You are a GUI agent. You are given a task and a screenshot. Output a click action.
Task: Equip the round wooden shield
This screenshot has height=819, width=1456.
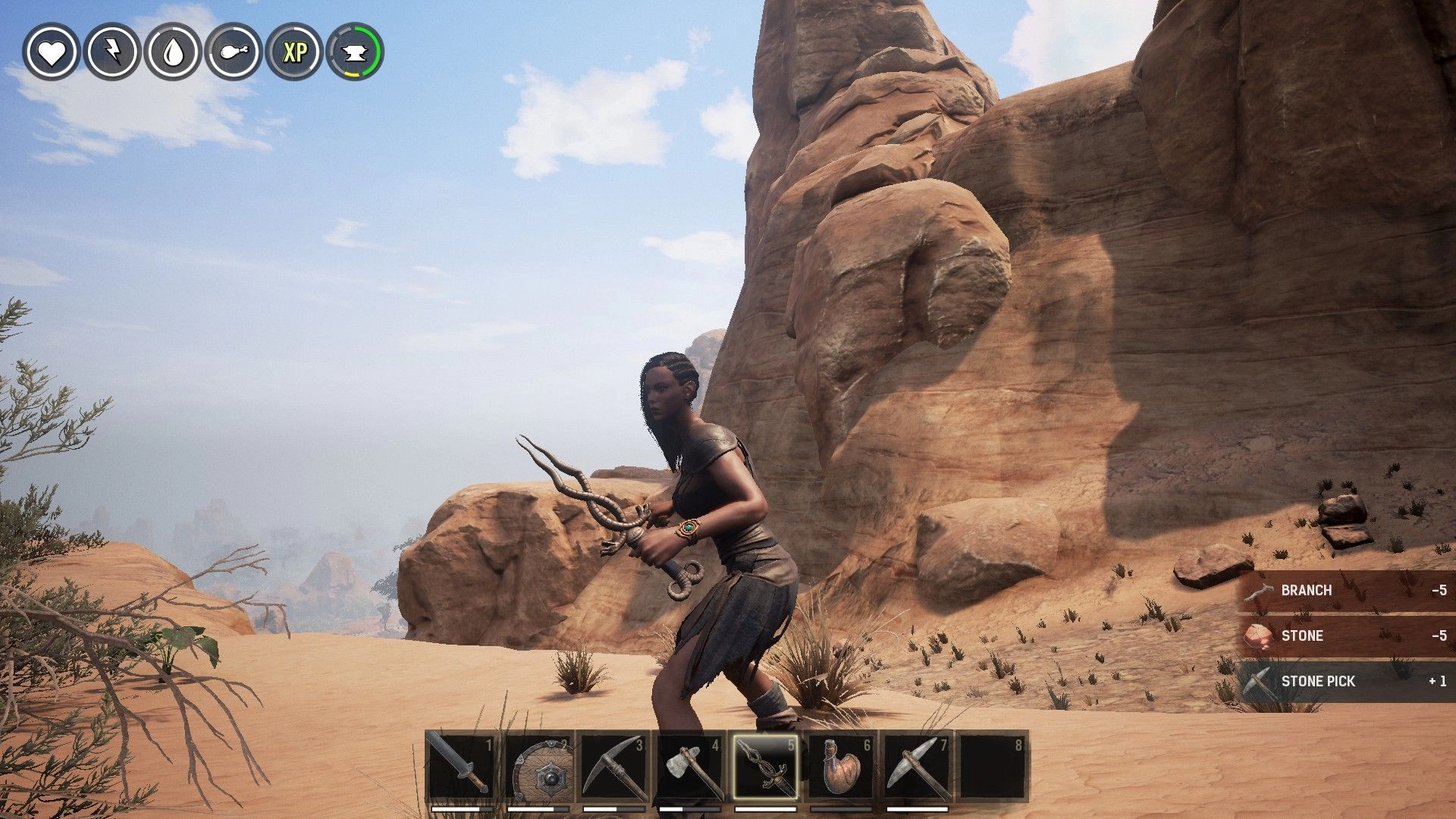coord(538,766)
